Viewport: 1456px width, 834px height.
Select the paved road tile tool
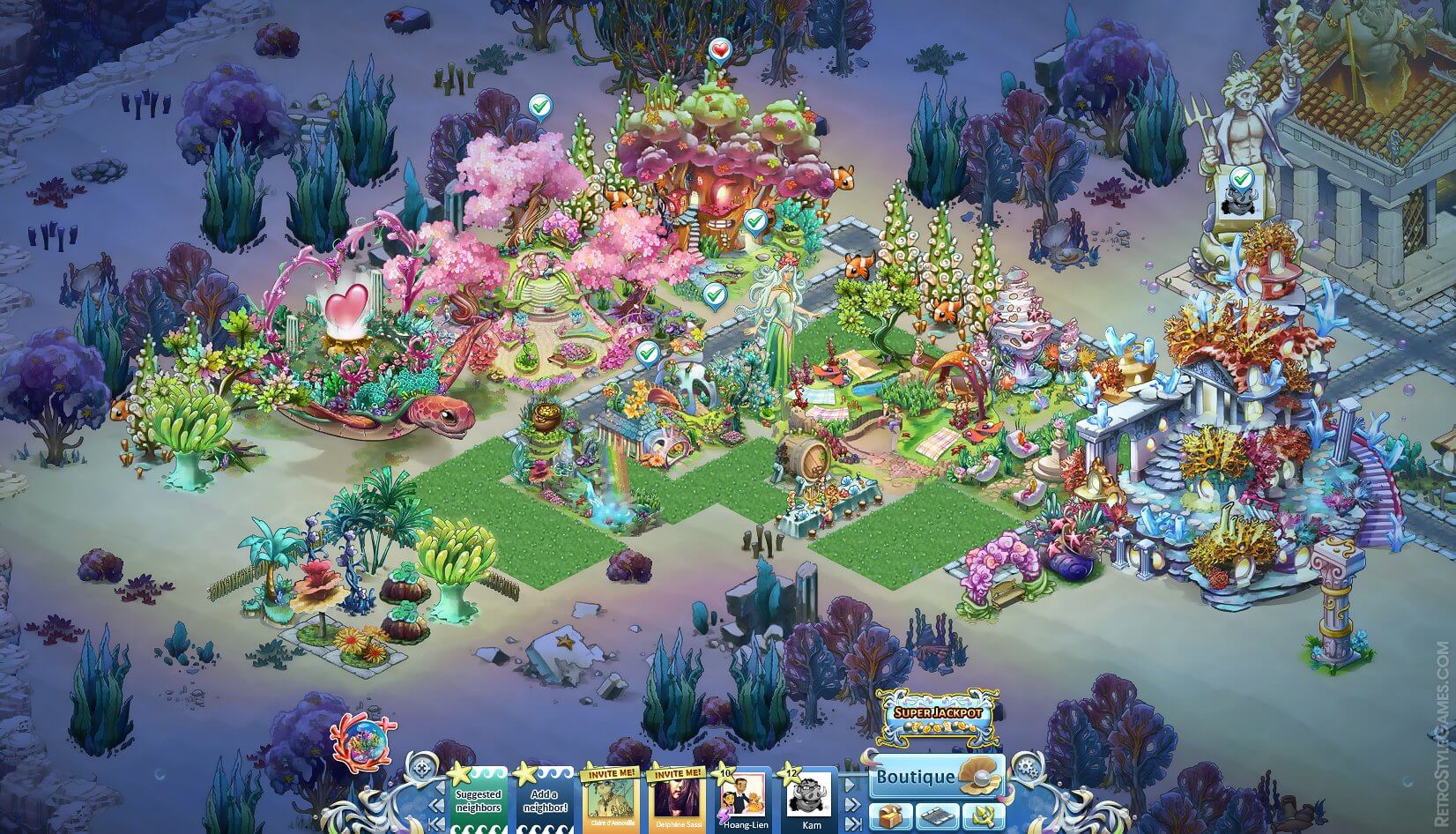click(x=937, y=815)
